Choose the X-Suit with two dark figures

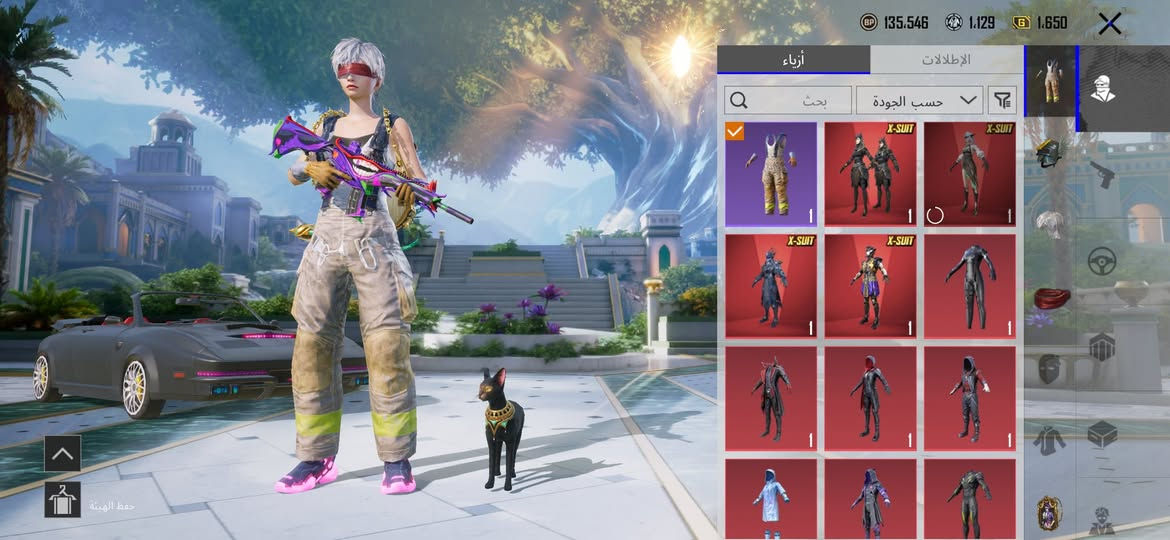tap(870, 174)
